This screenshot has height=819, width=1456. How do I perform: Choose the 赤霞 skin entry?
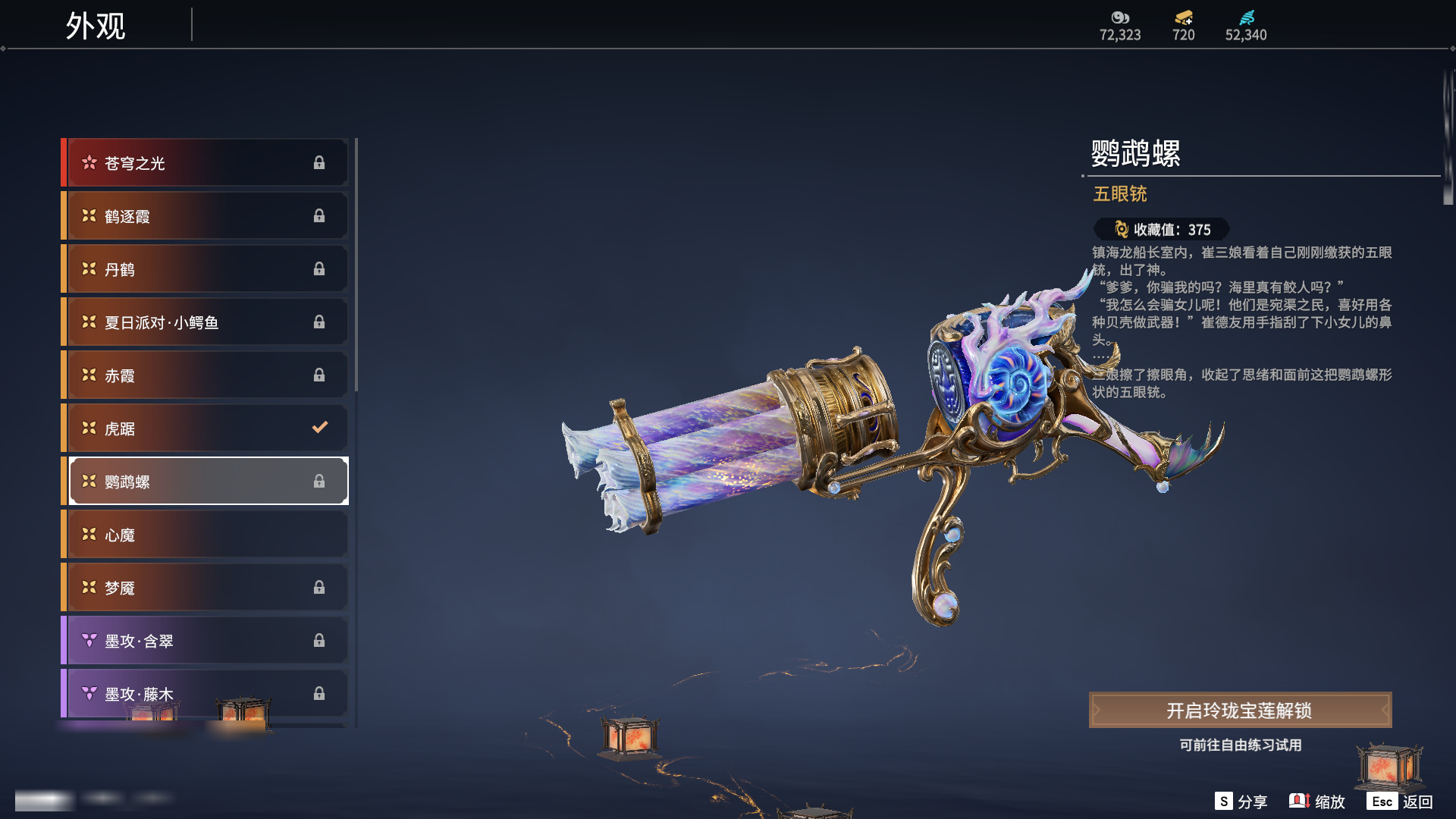tap(205, 375)
